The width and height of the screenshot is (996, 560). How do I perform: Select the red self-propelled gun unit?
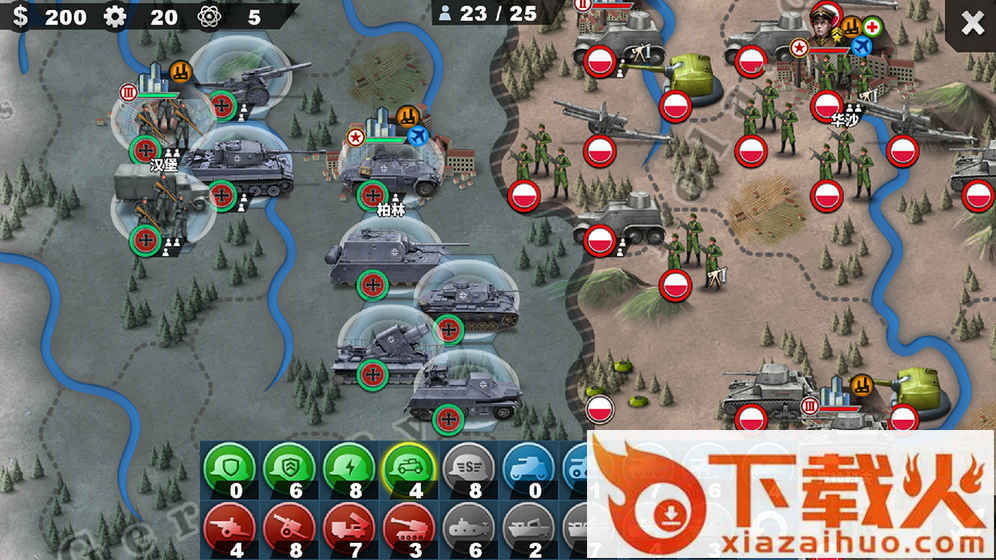click(x=409, y=525)
